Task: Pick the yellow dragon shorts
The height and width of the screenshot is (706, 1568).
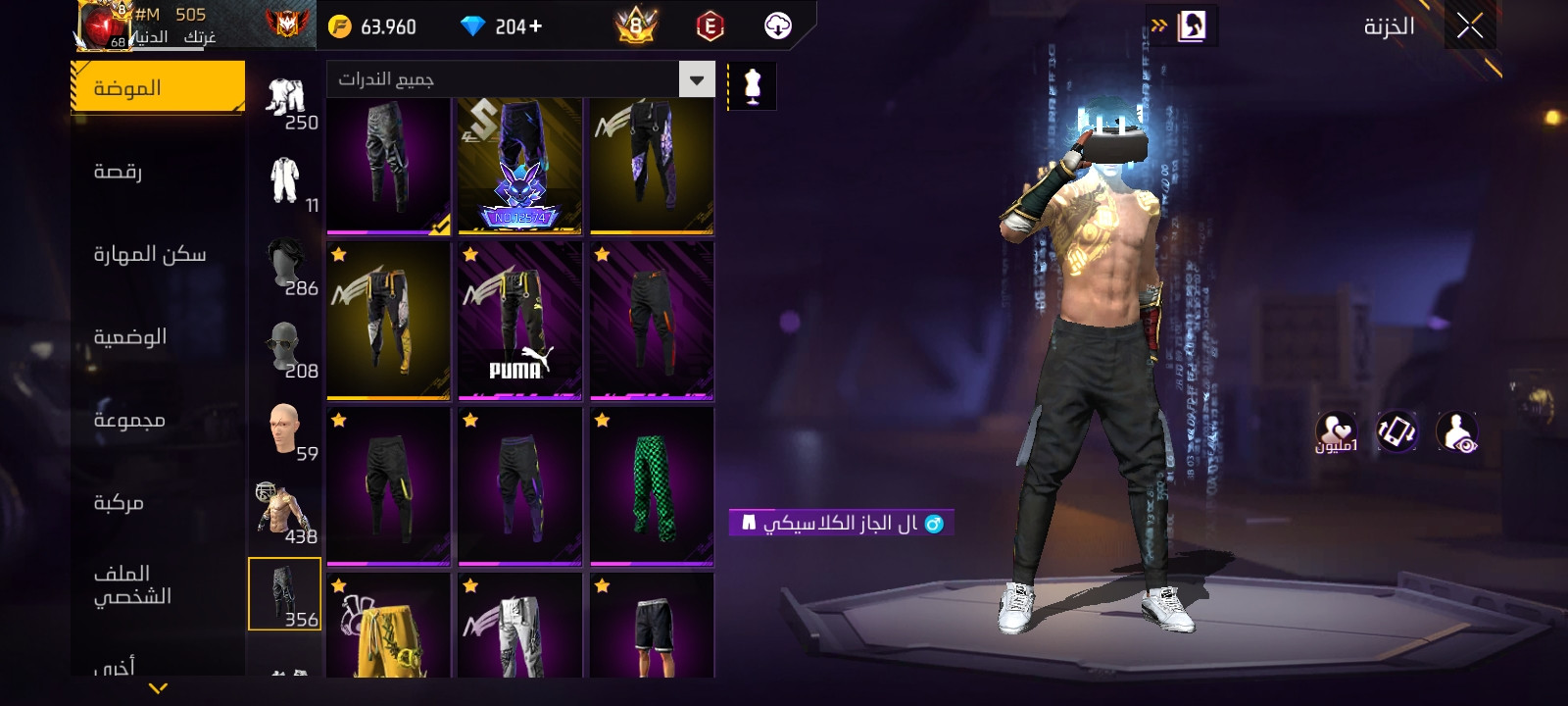Action: click(388, 628)
